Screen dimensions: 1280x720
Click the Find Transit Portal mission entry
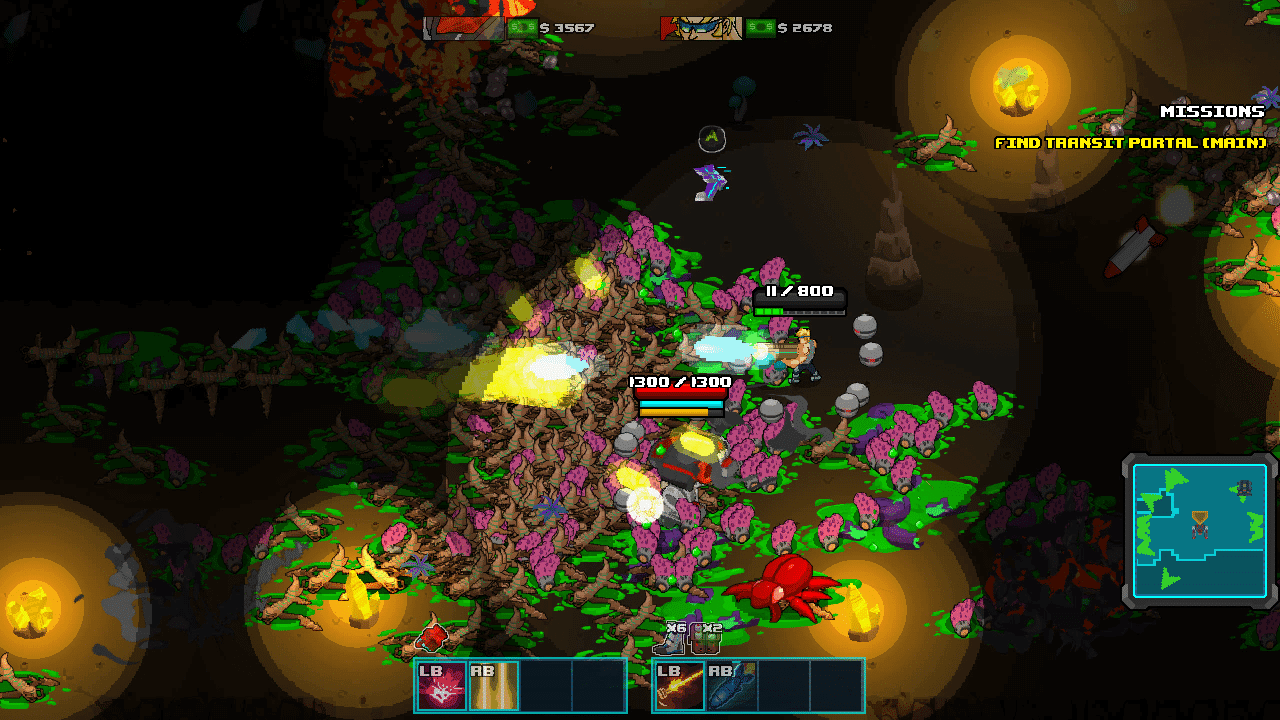(1130, 143)
